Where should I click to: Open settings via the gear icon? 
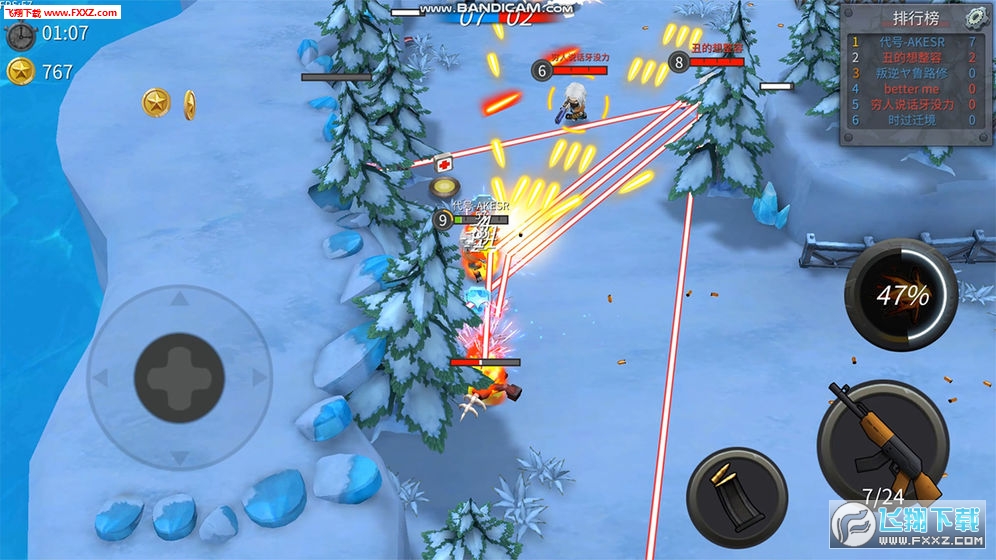(974, 17)
